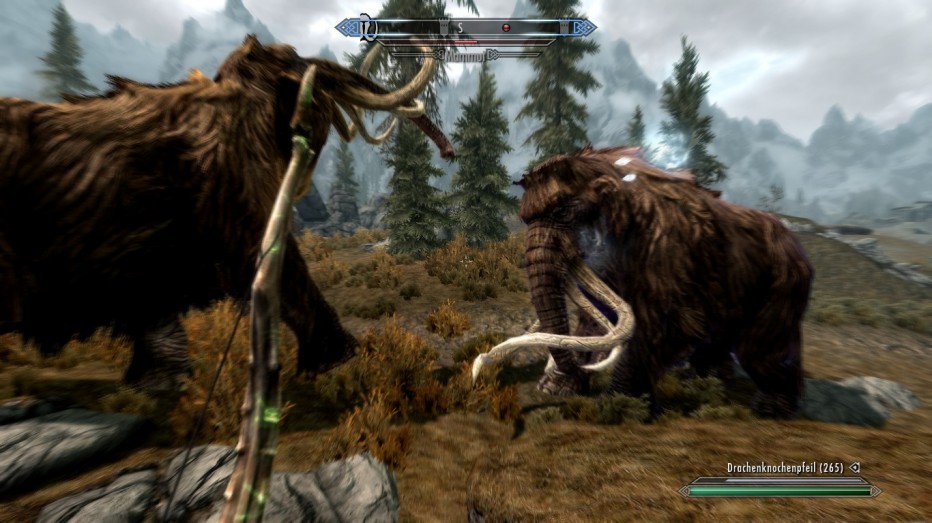Click the red enemy dot on the compass

pyautogui.click(x=506, y=27)
